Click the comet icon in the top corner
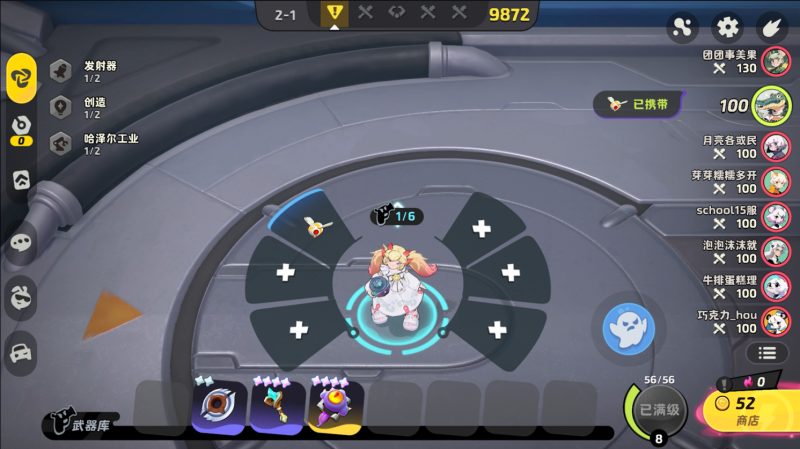 (772, 27)
